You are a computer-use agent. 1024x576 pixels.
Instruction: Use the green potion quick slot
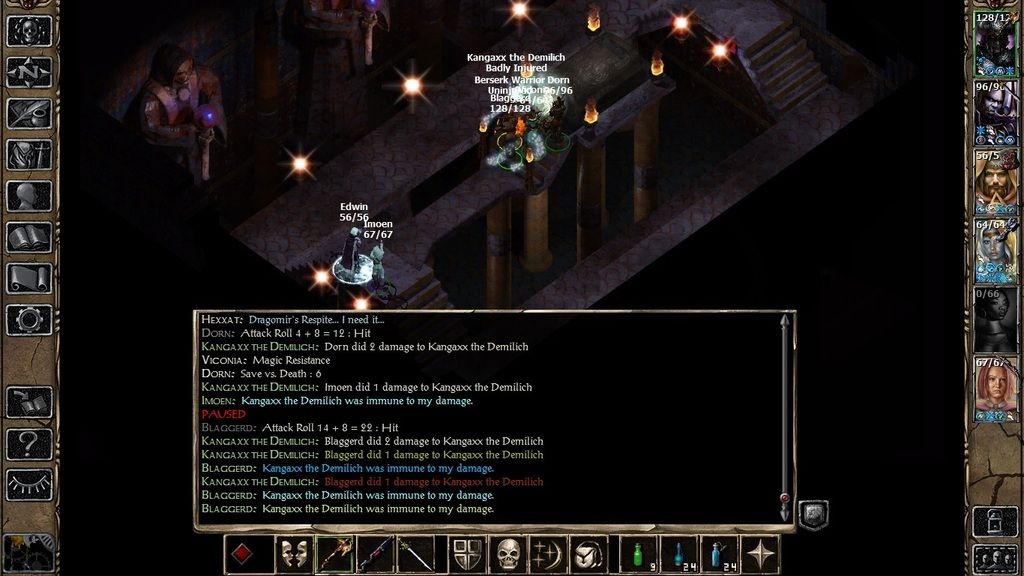click(638, 554)
